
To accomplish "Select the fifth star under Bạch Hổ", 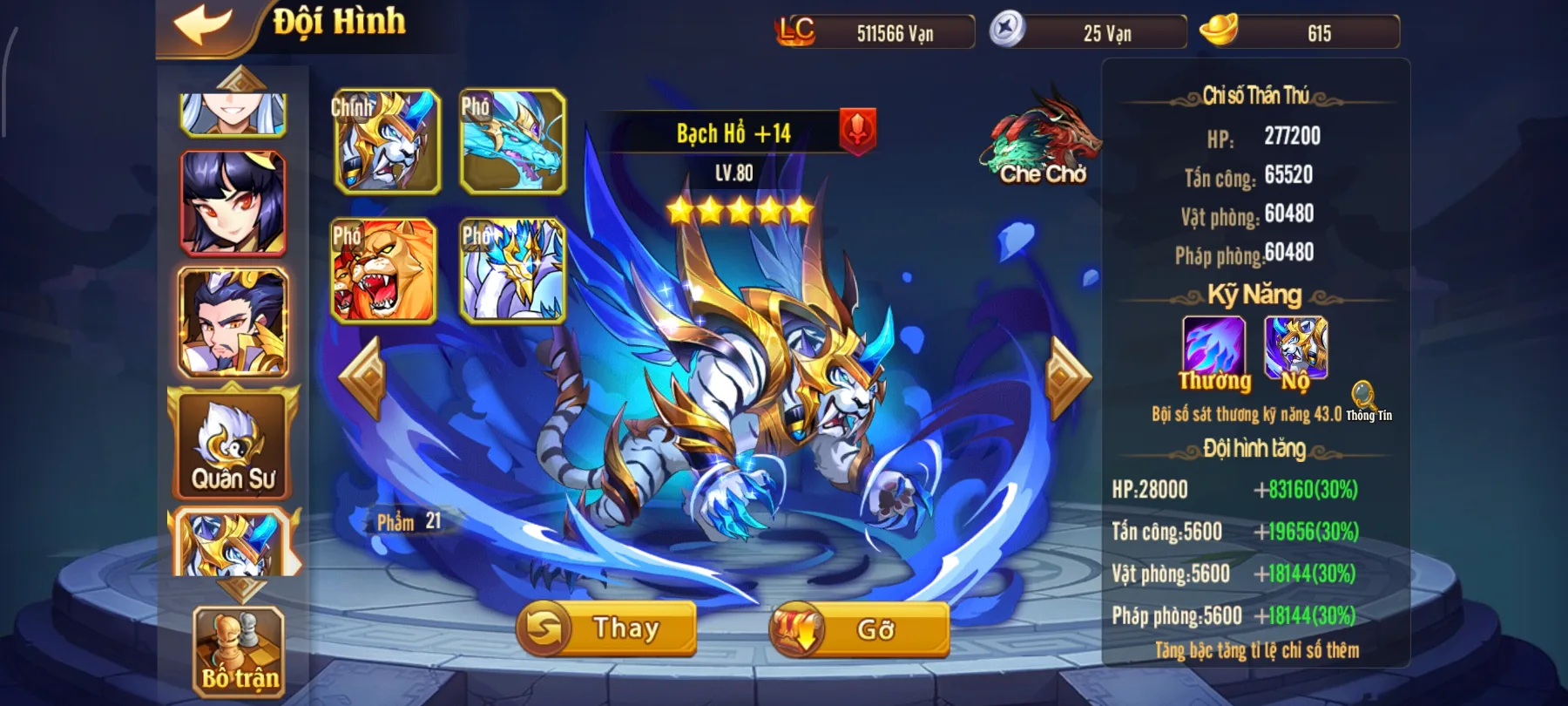I will 802,209.
